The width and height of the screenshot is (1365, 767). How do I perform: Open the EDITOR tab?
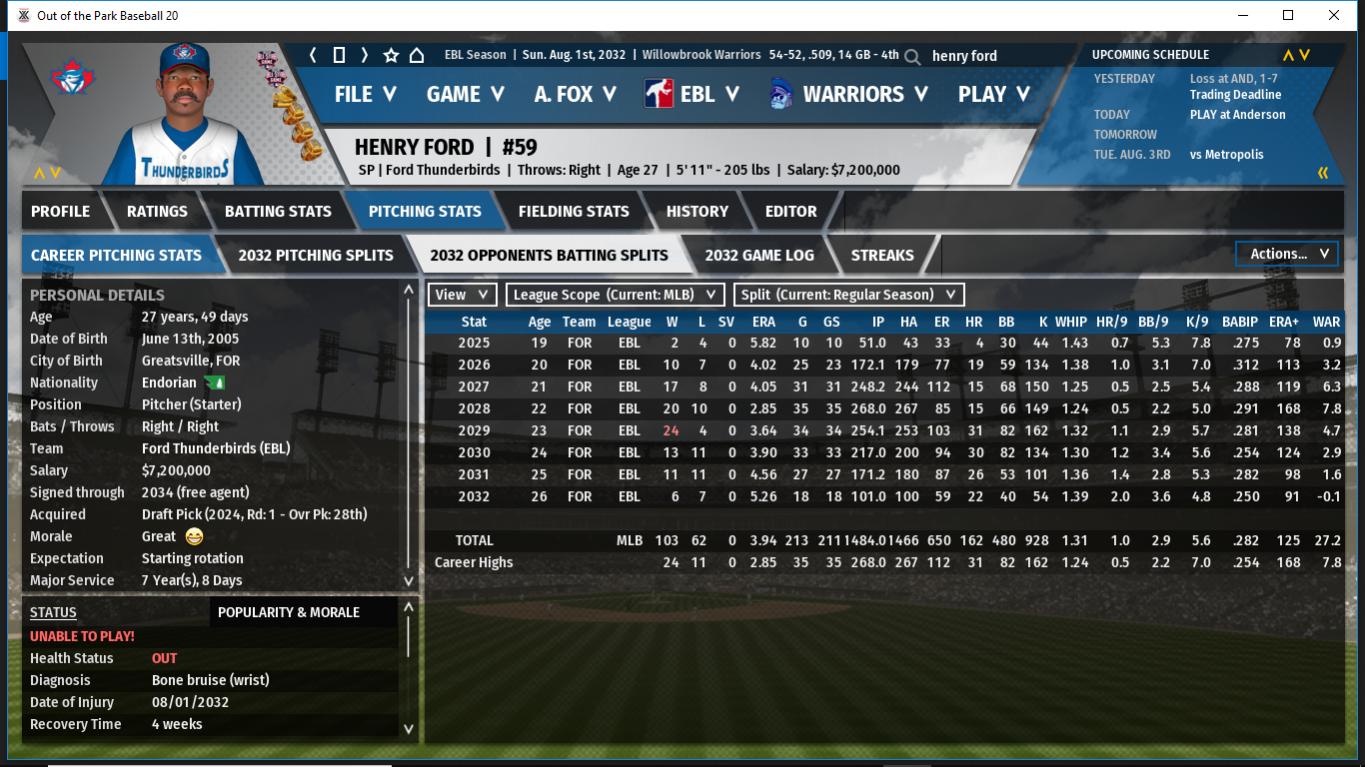[791, 211]
